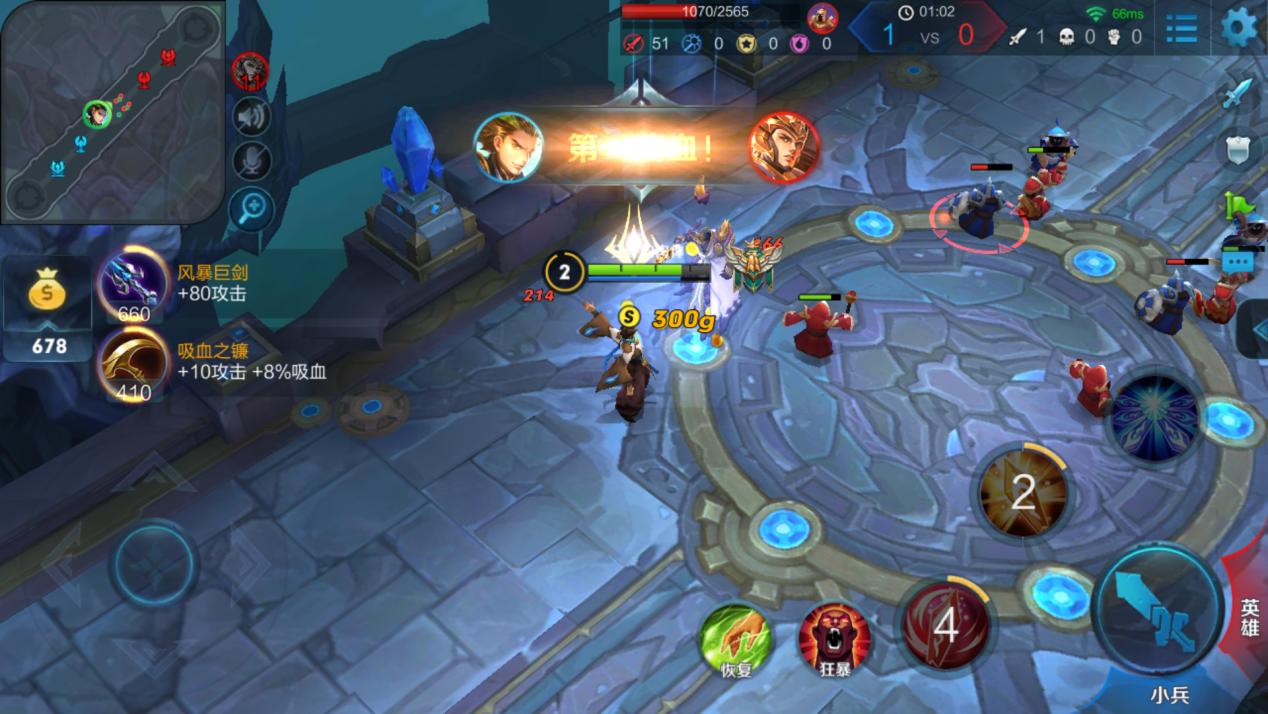This screenshot has width=1268, height=714.
Task: Send the shield retreat signal
Action: pyautogui.click(x=1238, y=150)
